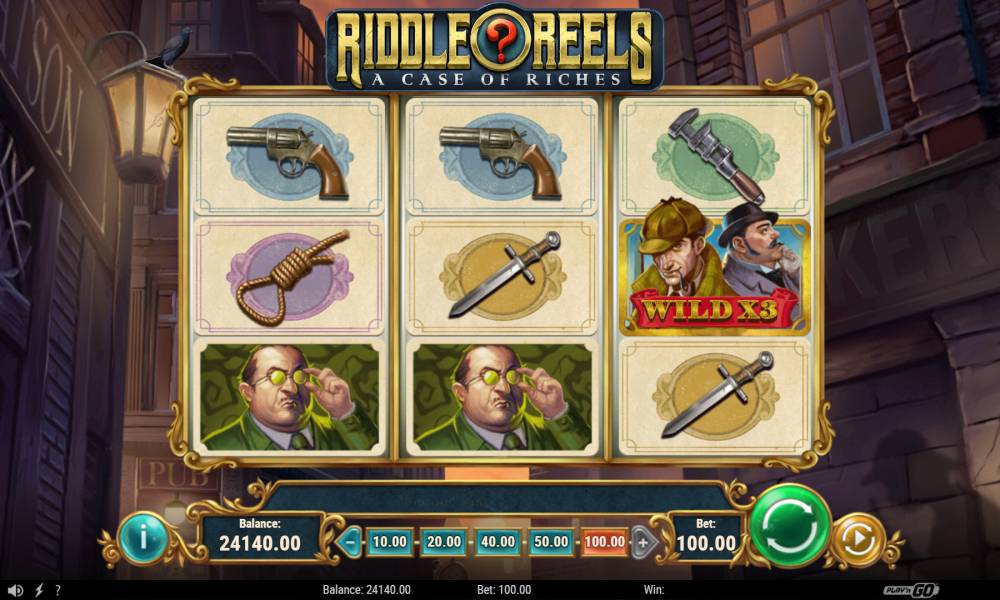Toggle sound with the speaker icon

15,590
